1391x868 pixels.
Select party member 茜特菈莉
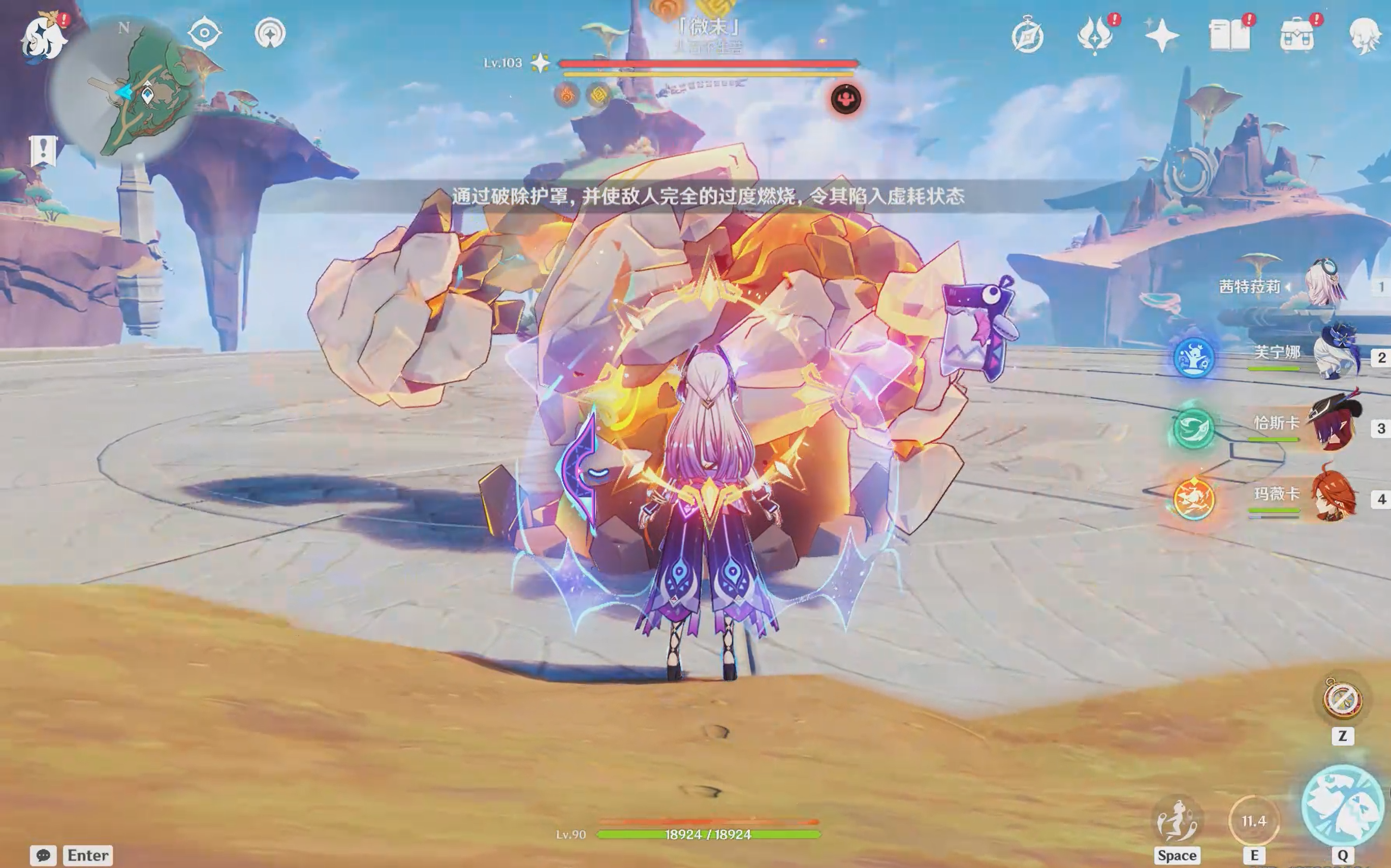tap(1325, 285)
